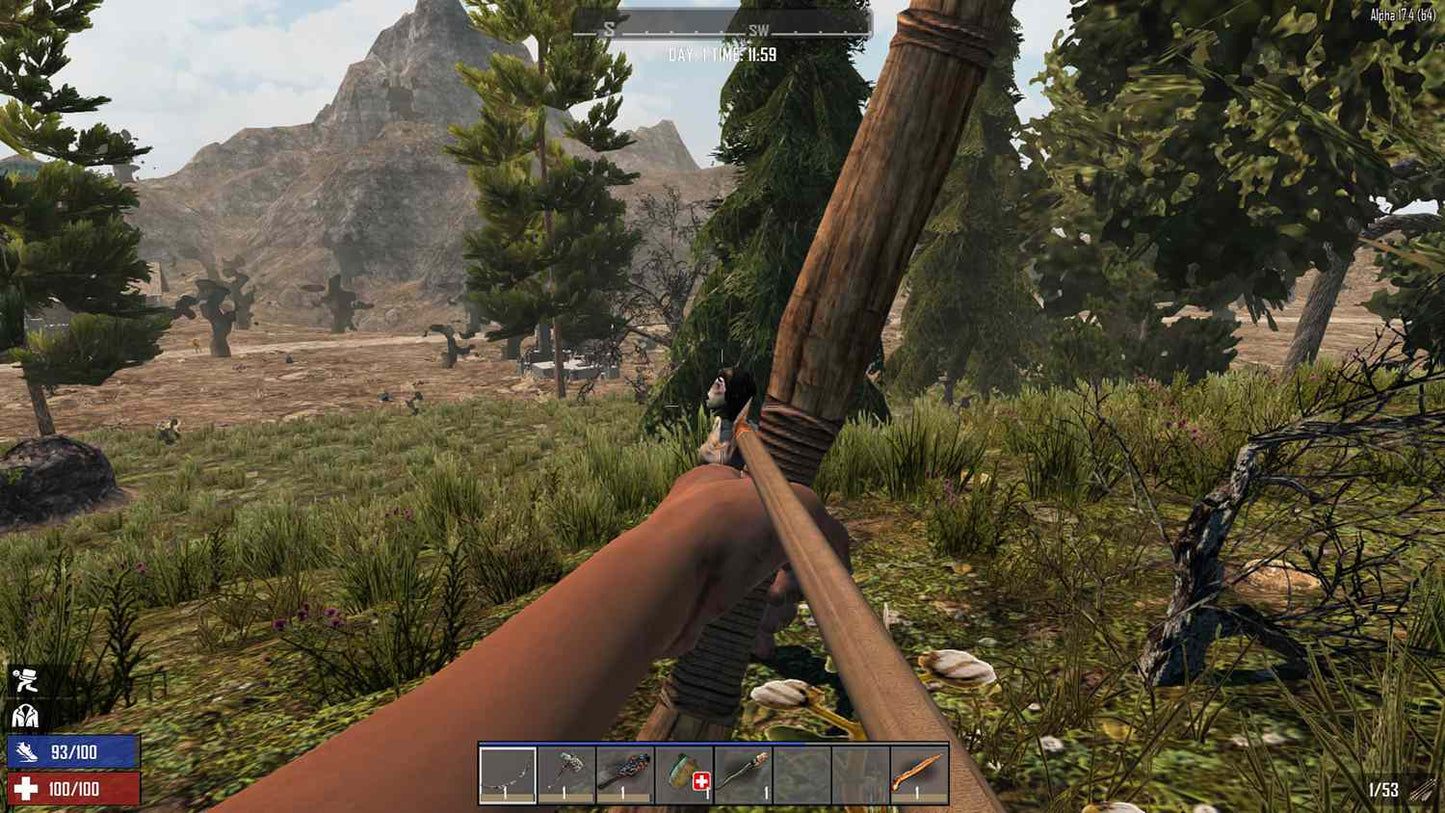Click the S marker on the compass
Screen dimensions: 1445x813
[608, 30]
